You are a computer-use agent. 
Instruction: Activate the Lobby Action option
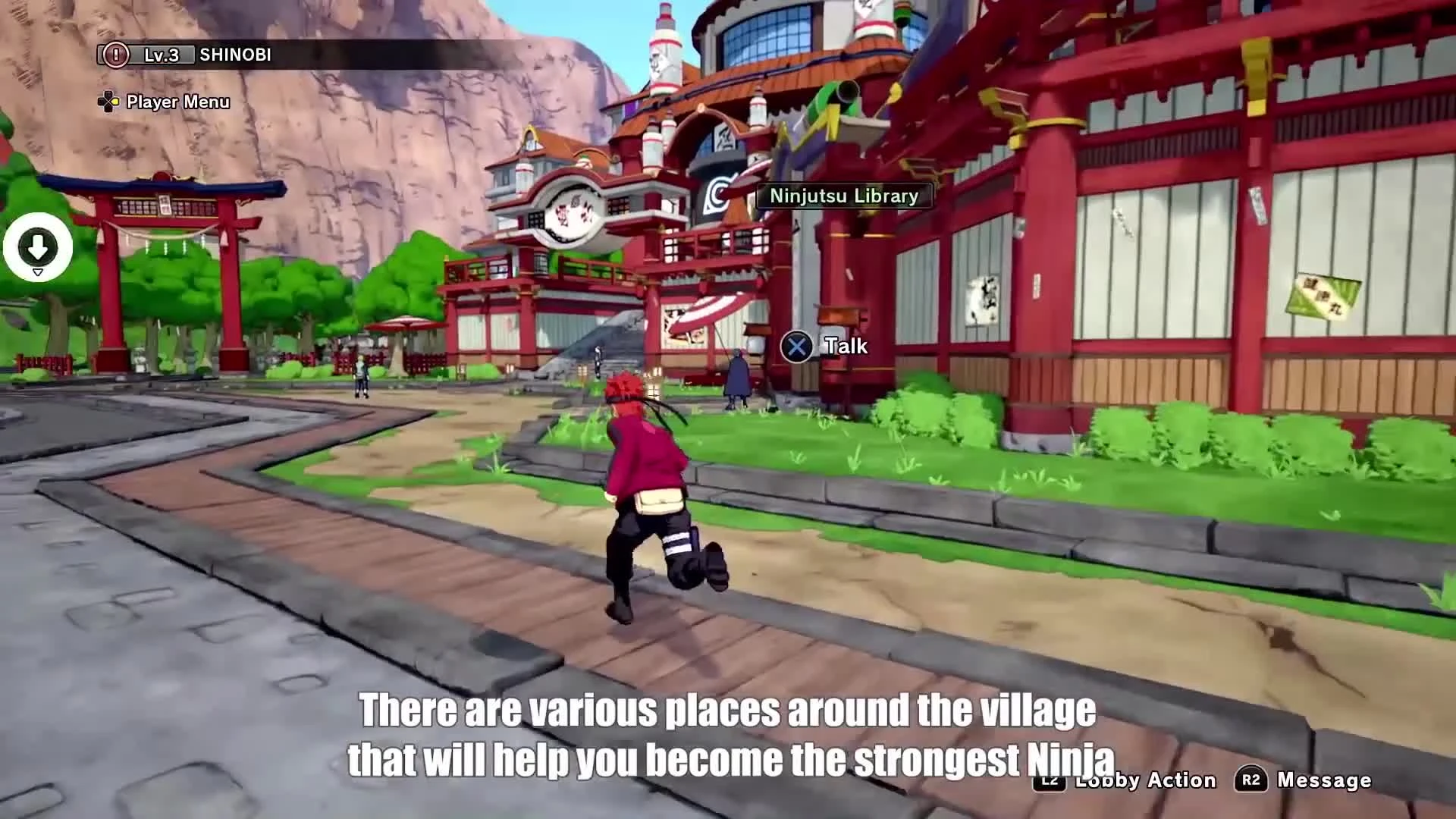(1145, 780)
